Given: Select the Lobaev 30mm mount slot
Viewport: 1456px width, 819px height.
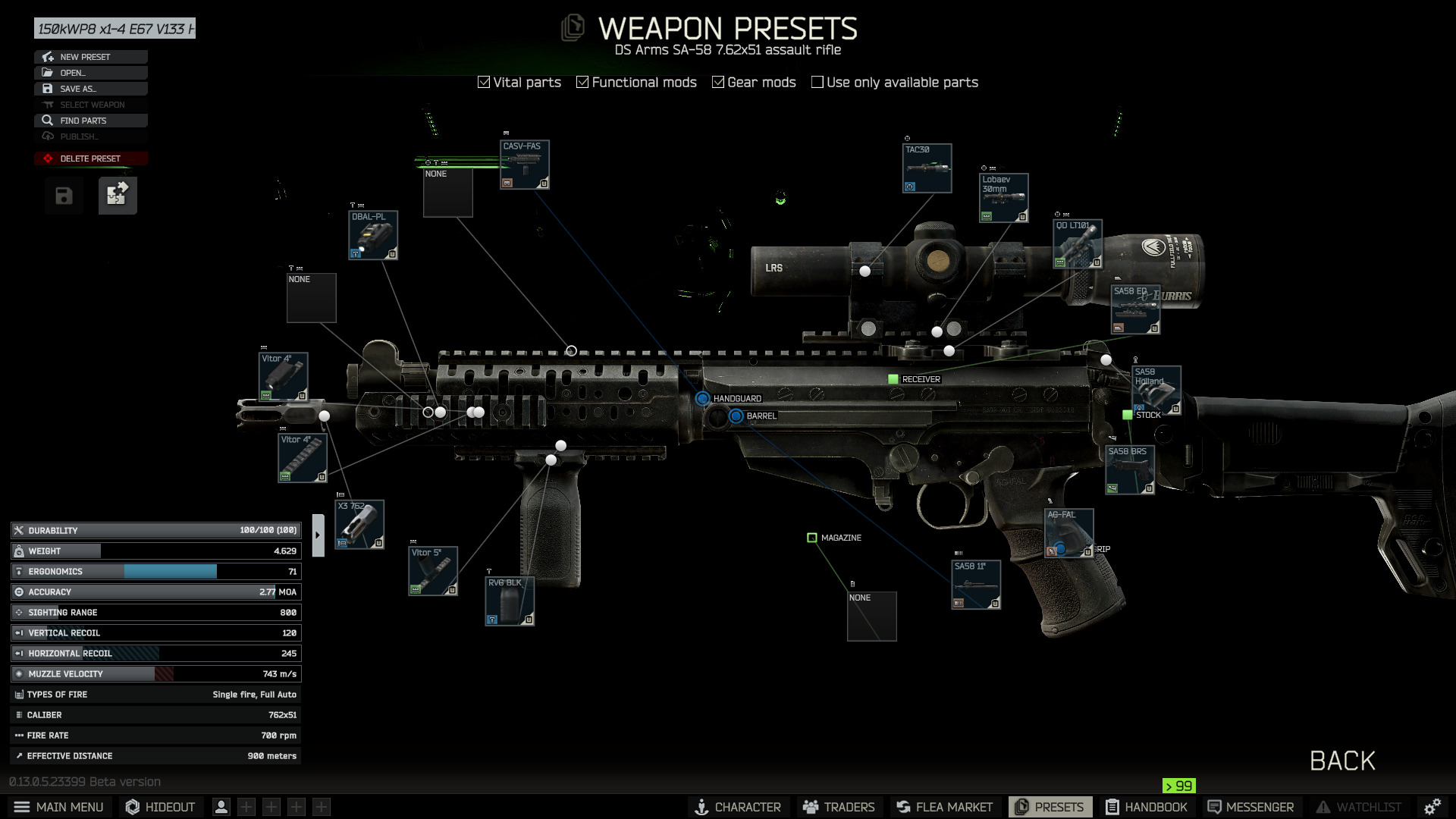Looking at the screenshot, I should tap(1003, 198).
